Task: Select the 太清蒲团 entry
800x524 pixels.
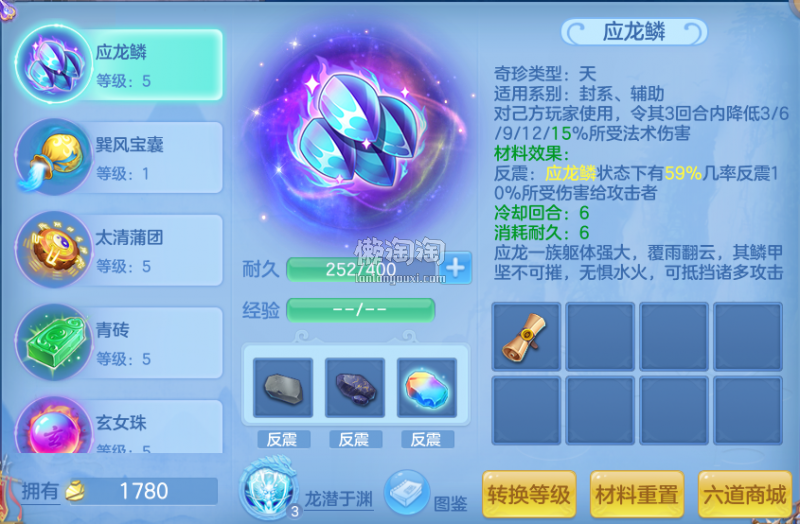Action: pyautogui.click(x=120, y=250)
